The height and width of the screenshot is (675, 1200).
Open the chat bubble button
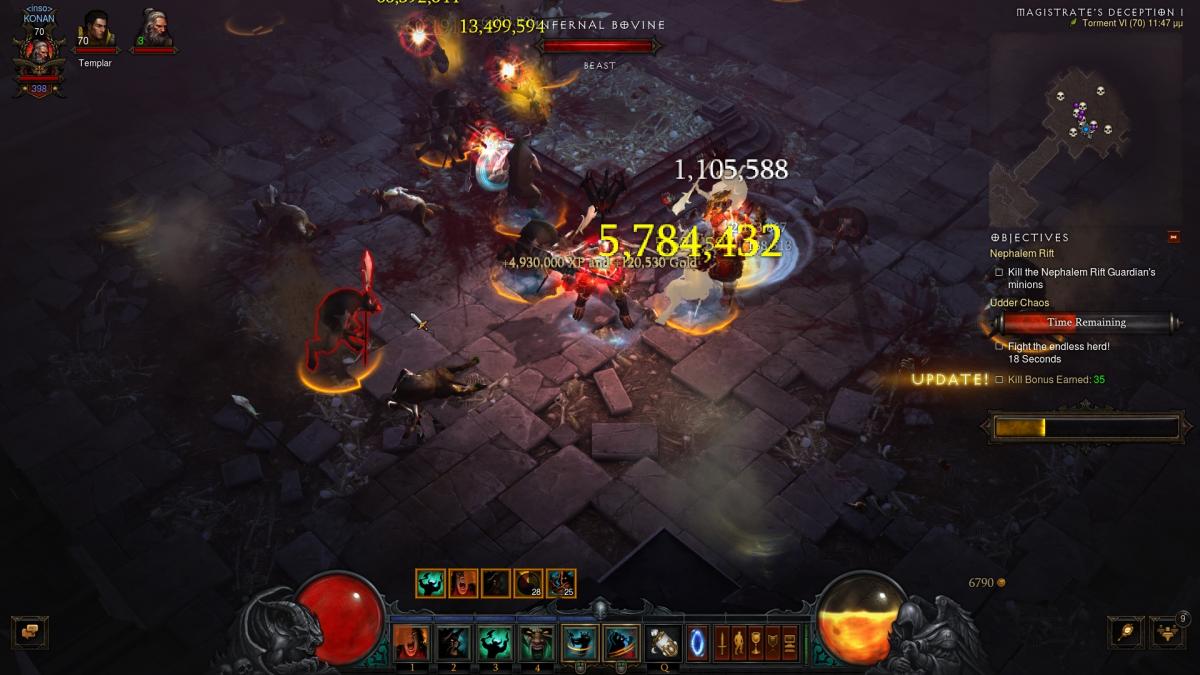click(29, 632)
